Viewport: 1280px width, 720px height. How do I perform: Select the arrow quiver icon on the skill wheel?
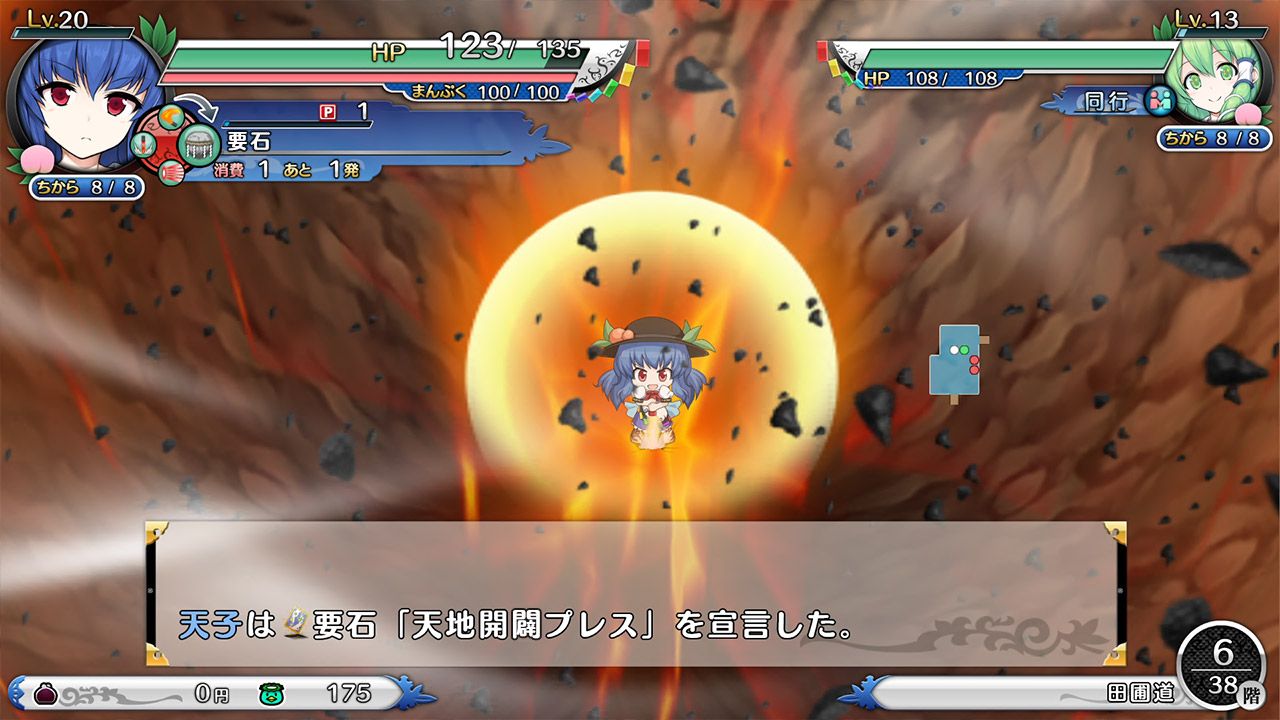(x=144, y=145)
